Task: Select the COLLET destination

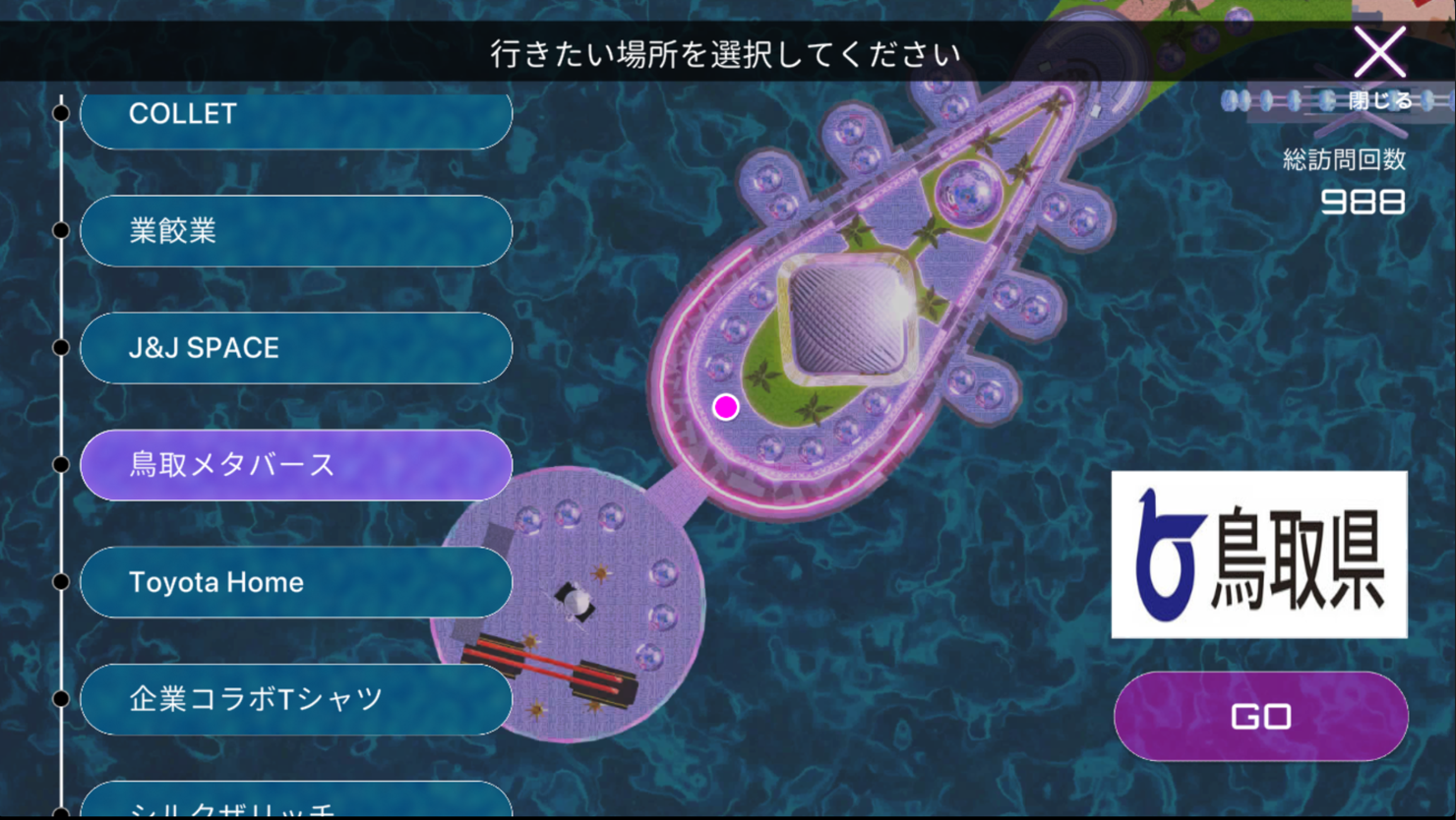Action: click(295, 116)
